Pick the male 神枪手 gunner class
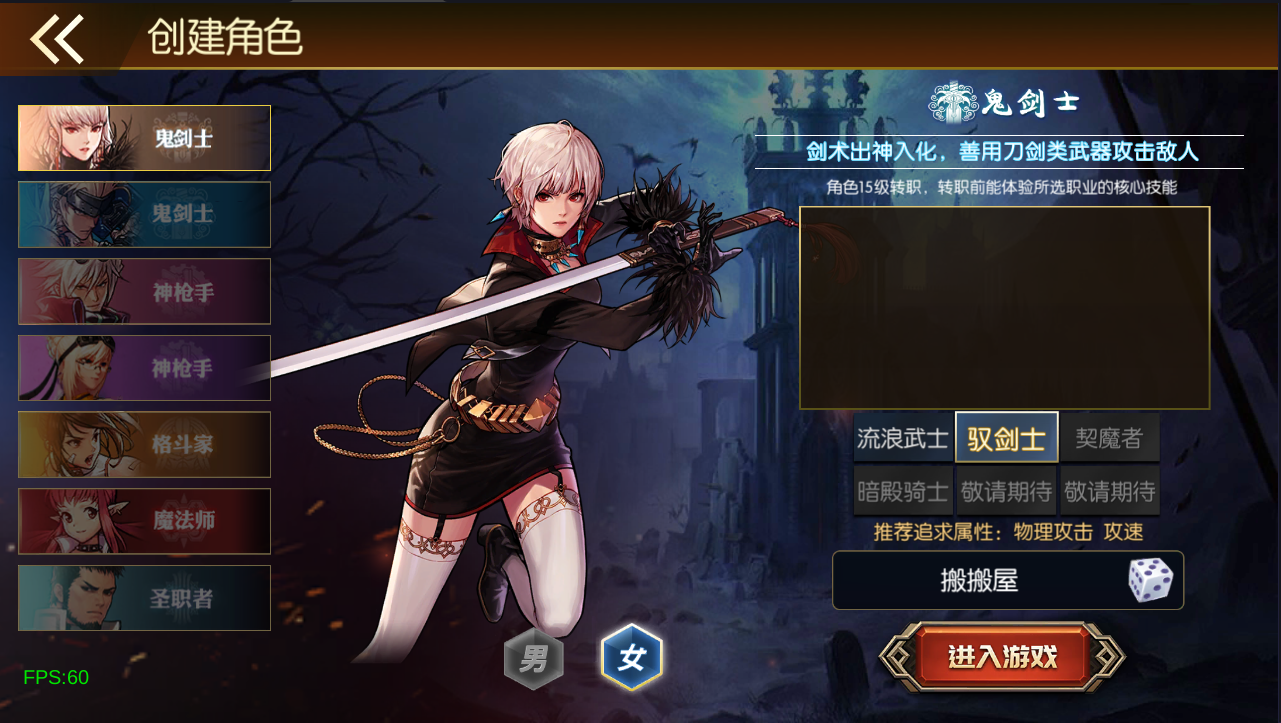 point(144,291)
